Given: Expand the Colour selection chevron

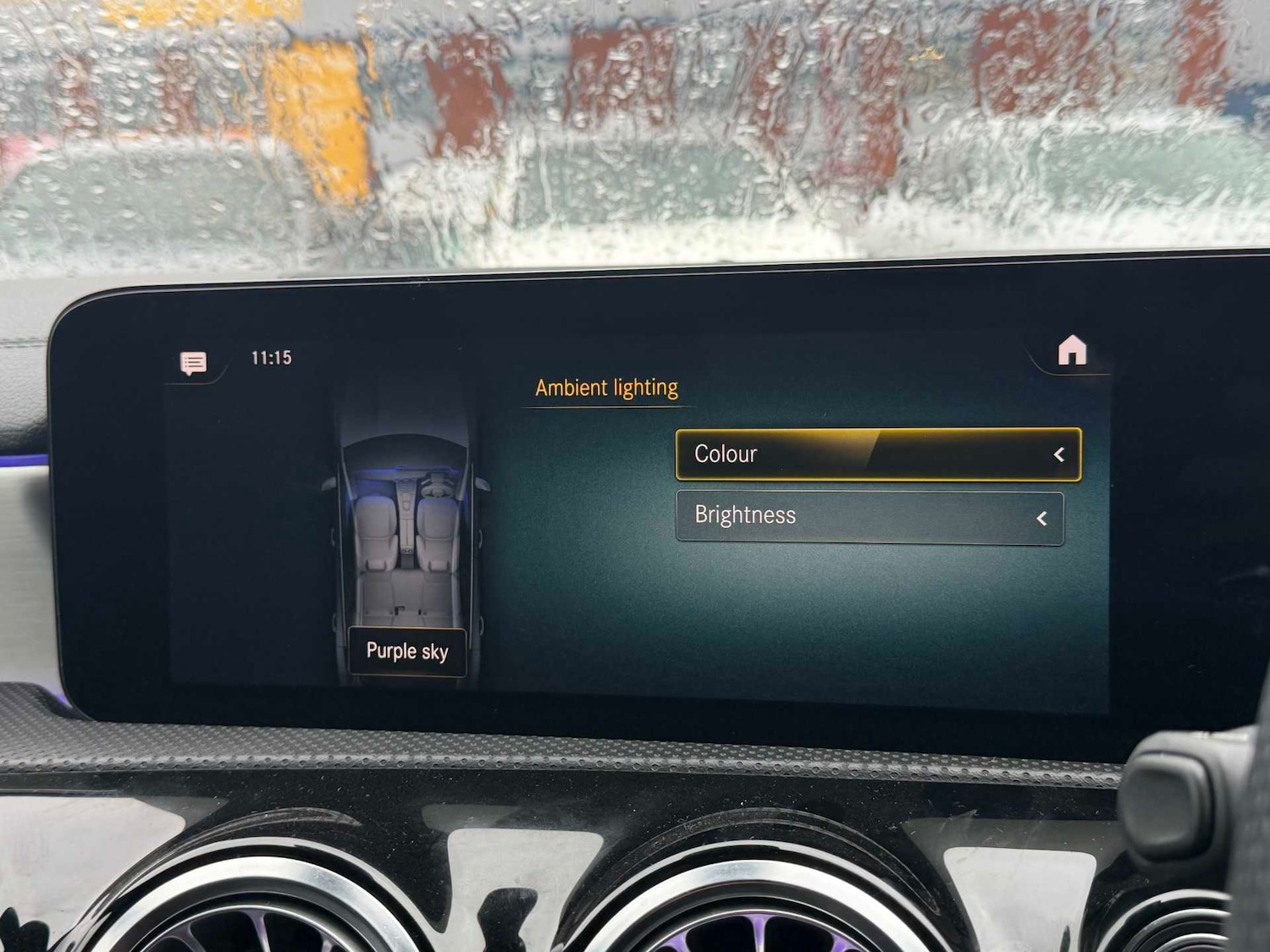Looking at the screenshot, I should click(x=1058, y=454).
